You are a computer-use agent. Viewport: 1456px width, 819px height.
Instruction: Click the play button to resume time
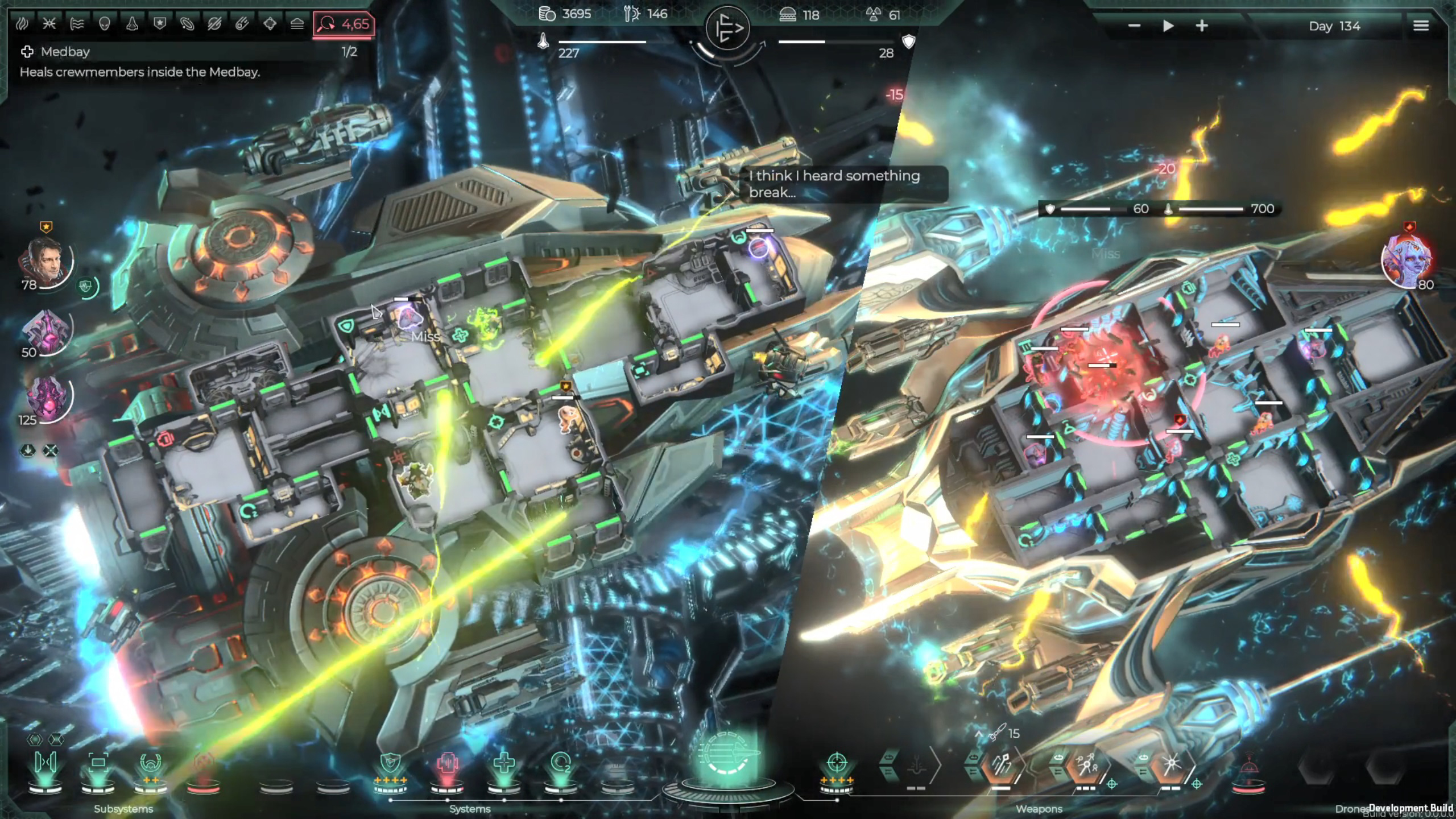click(x=1168, y=26)
